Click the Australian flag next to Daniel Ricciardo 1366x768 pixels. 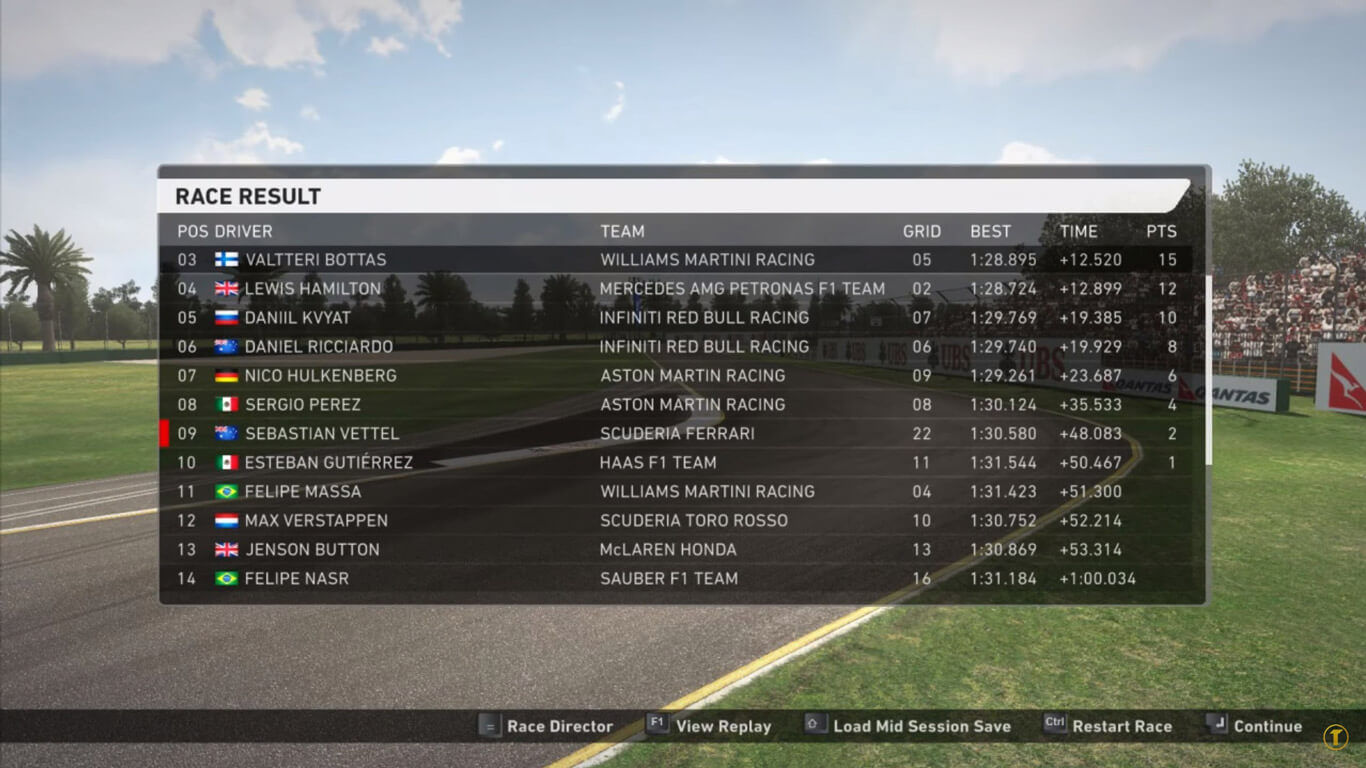pyautogui.click(x=228, y=346)
